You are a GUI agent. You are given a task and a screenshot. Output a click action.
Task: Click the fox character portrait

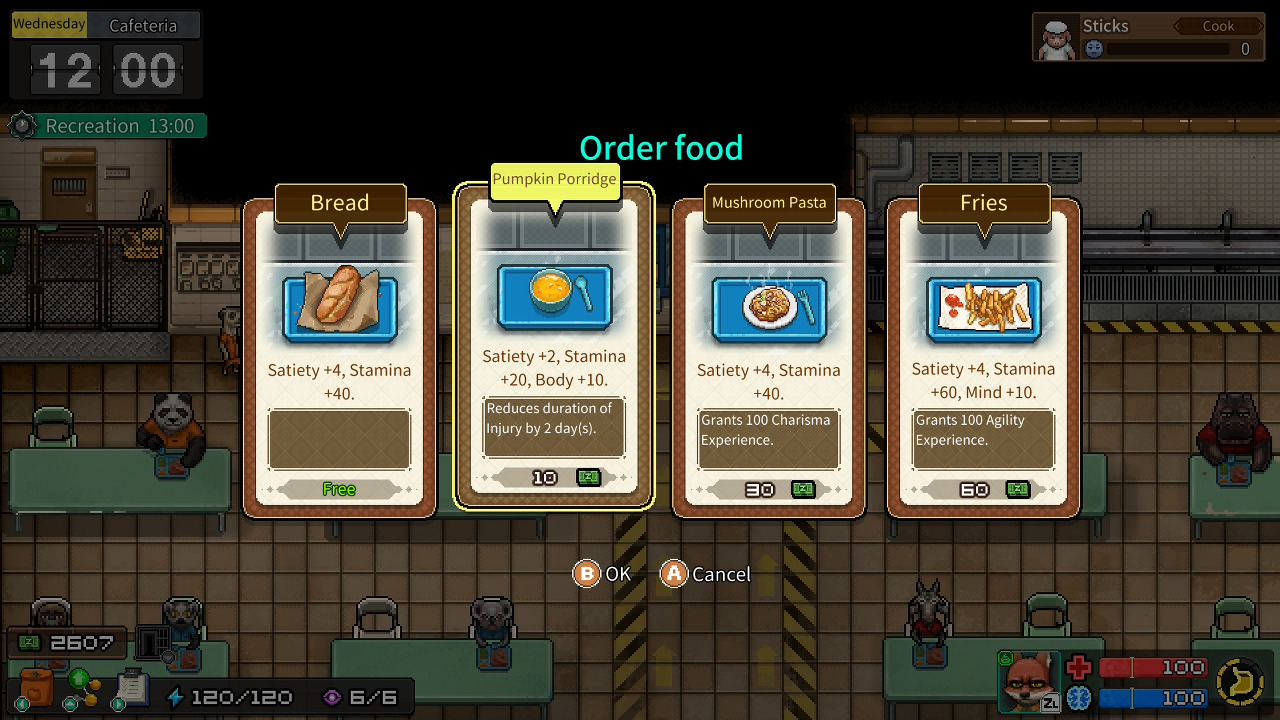pyautogui.click(x=1028, y=682)
